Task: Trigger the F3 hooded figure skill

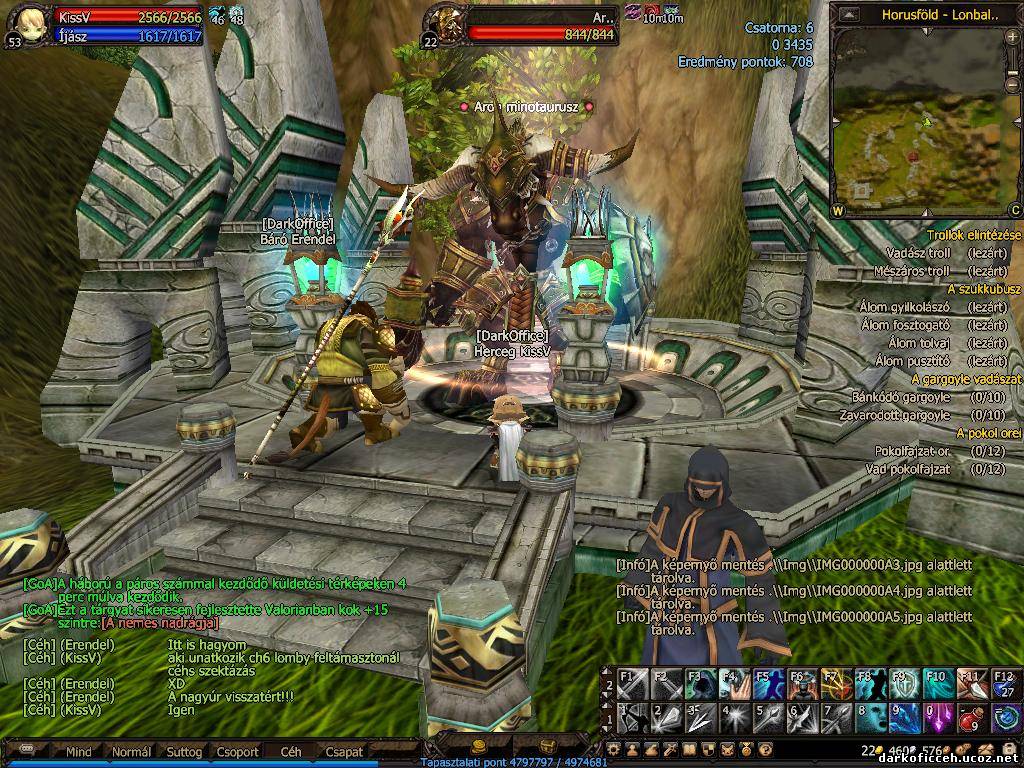Action: click(x=698, y=685)
